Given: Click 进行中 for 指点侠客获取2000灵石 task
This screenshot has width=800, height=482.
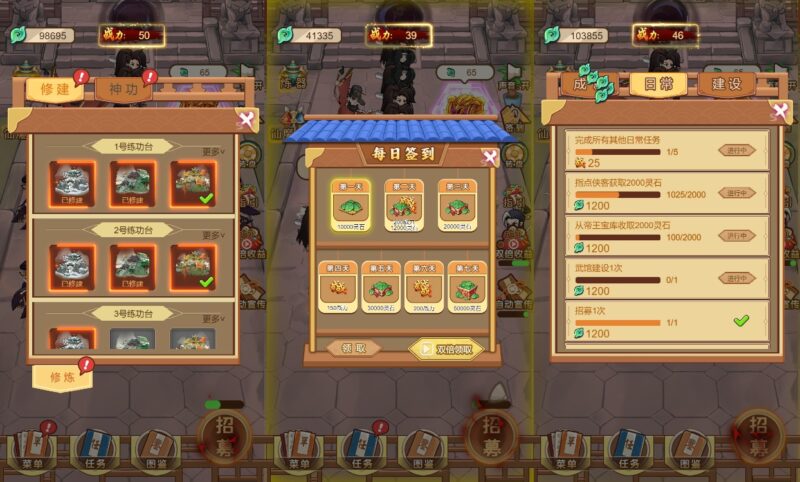Looking at the screenshot, I should coord(737,193).
